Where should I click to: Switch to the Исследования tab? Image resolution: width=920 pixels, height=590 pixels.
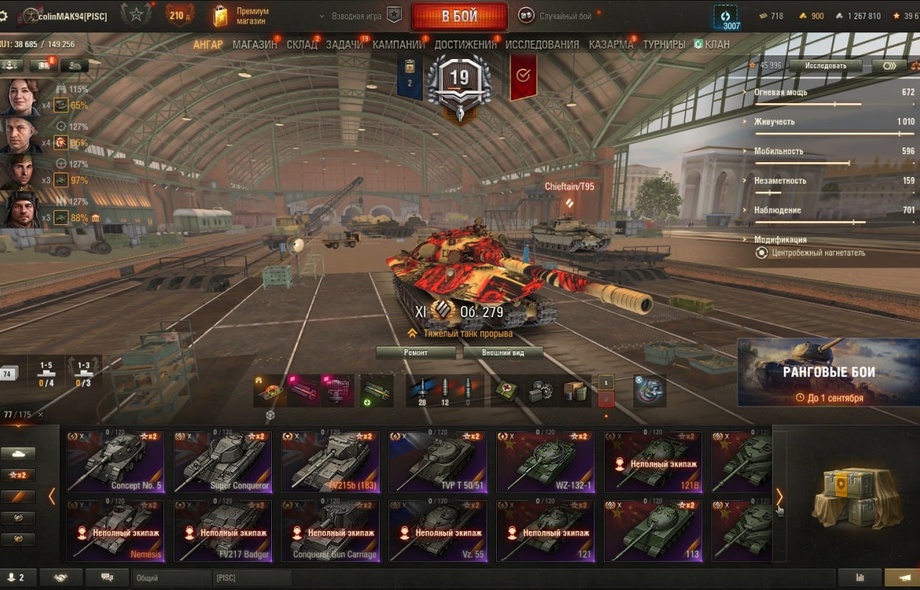click(542, 45)
